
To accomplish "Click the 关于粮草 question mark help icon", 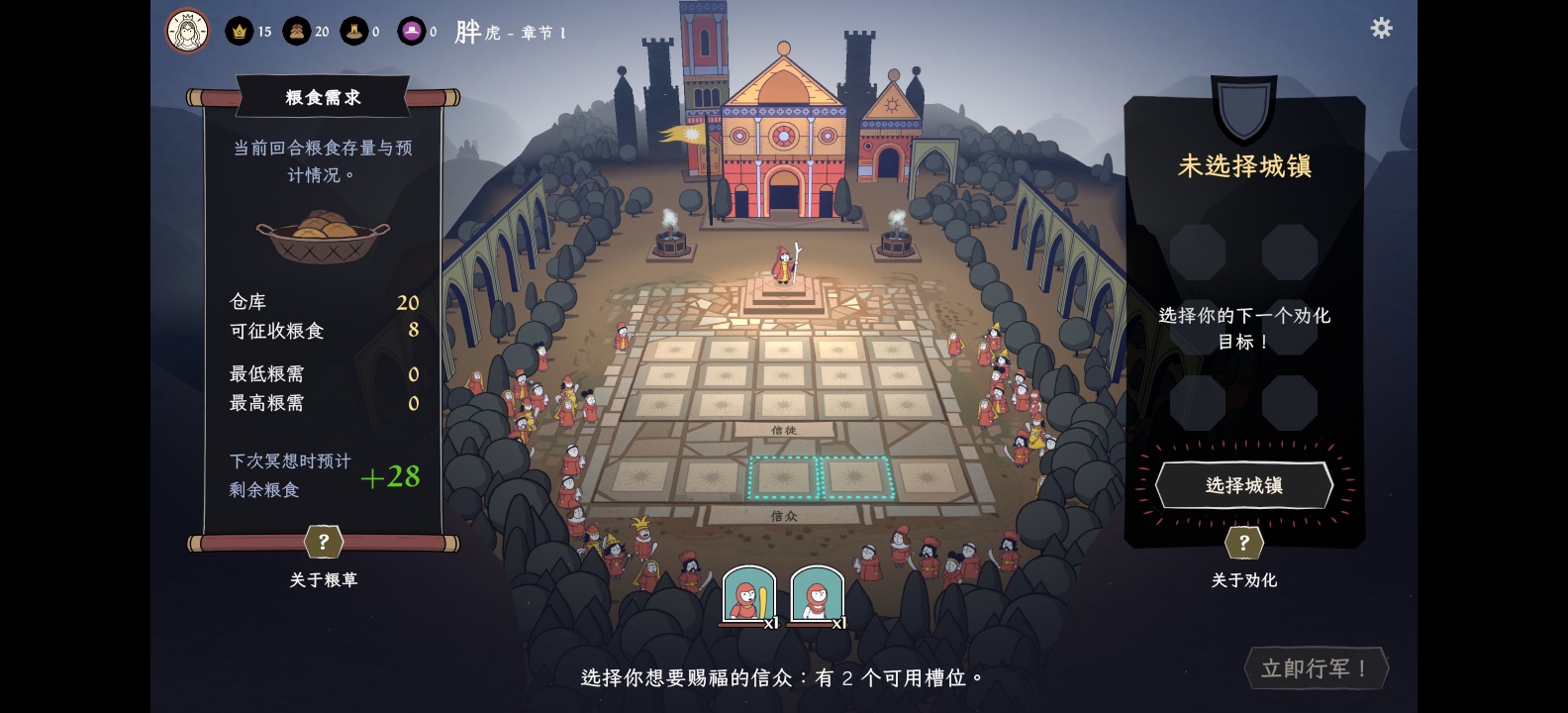I will (x=323, y=542).
